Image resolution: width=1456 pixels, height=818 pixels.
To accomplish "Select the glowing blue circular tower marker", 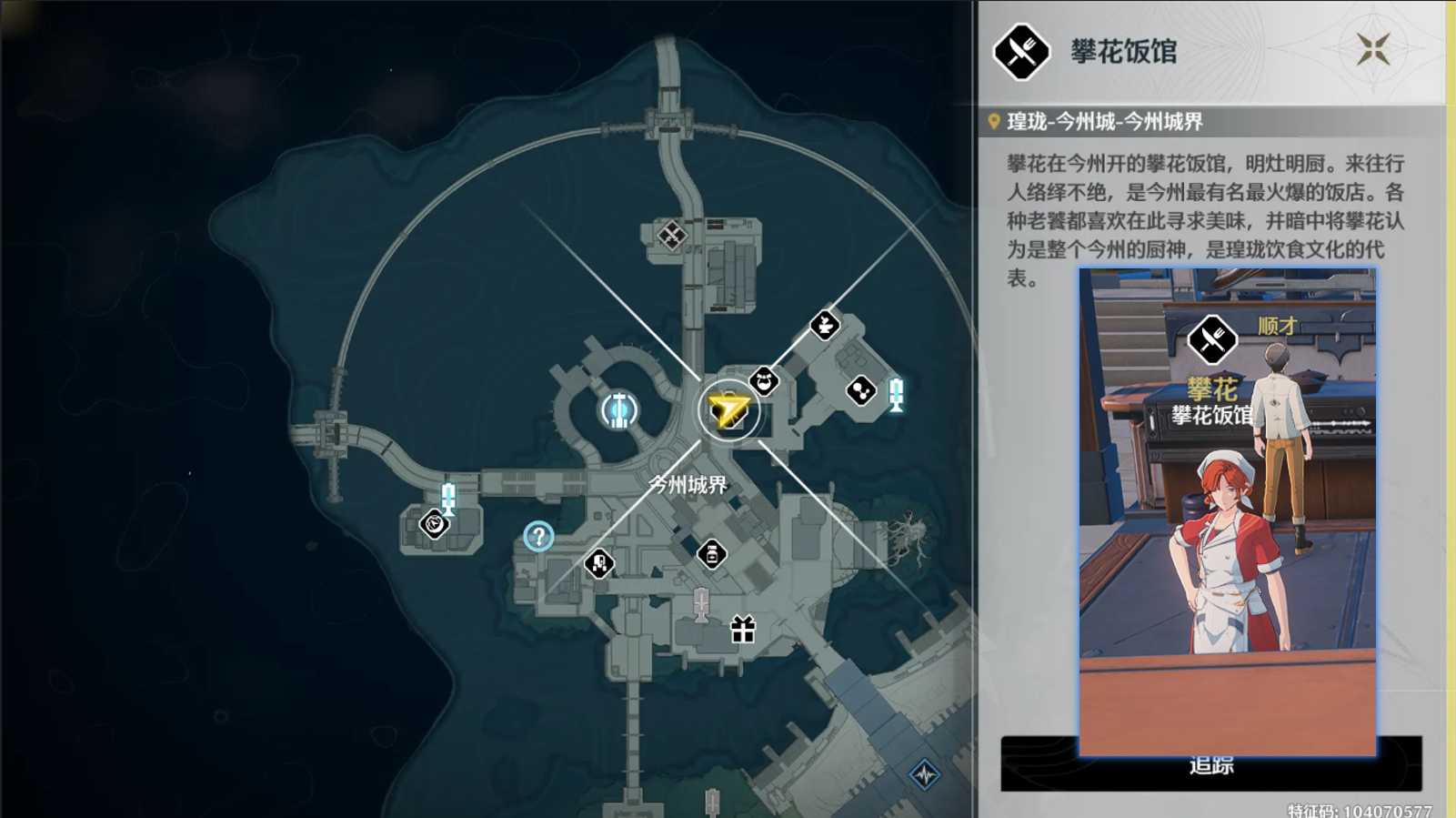I will (619, 410).
